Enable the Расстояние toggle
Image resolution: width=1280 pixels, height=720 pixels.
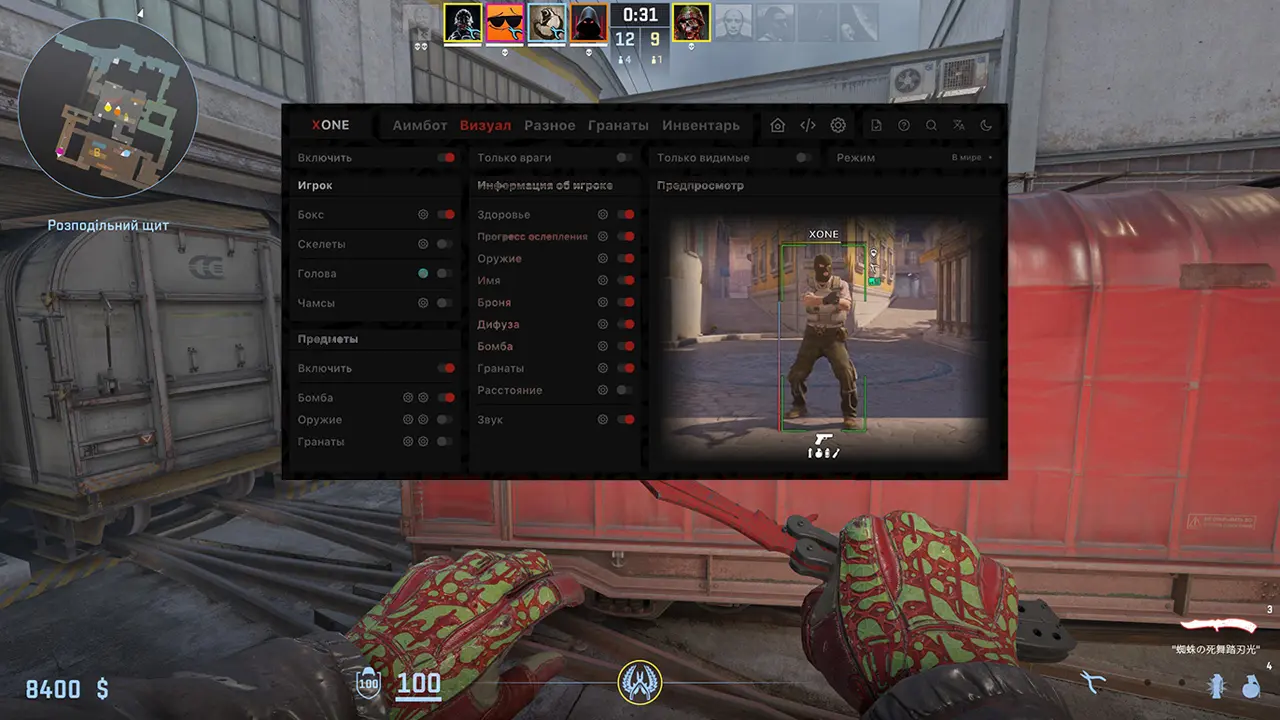(625, 390)
